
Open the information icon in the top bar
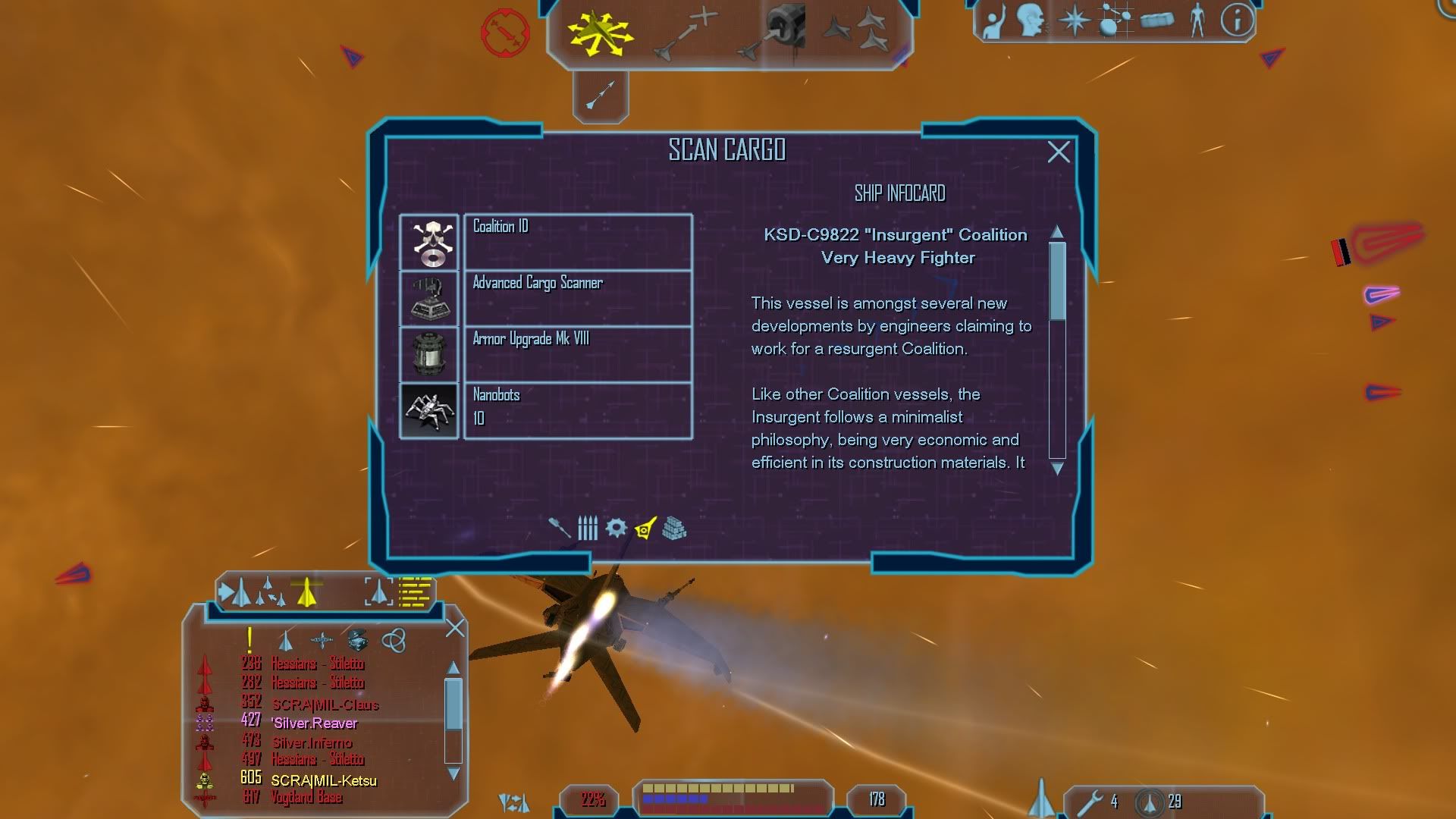(x=1236, y=20)
